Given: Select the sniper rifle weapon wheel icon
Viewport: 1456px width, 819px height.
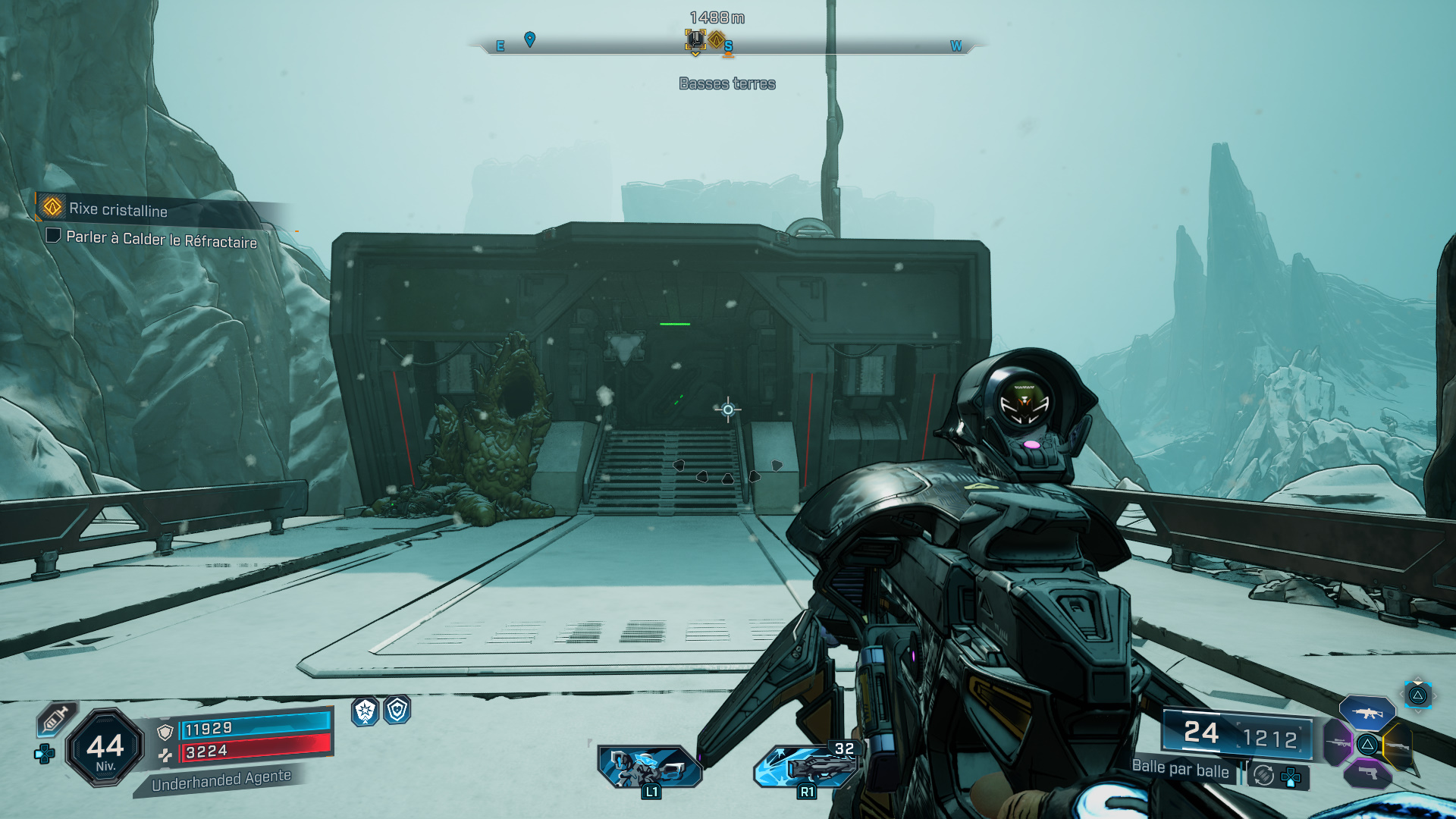Looking at the screenshot, I should click(x=1338, y=743).
